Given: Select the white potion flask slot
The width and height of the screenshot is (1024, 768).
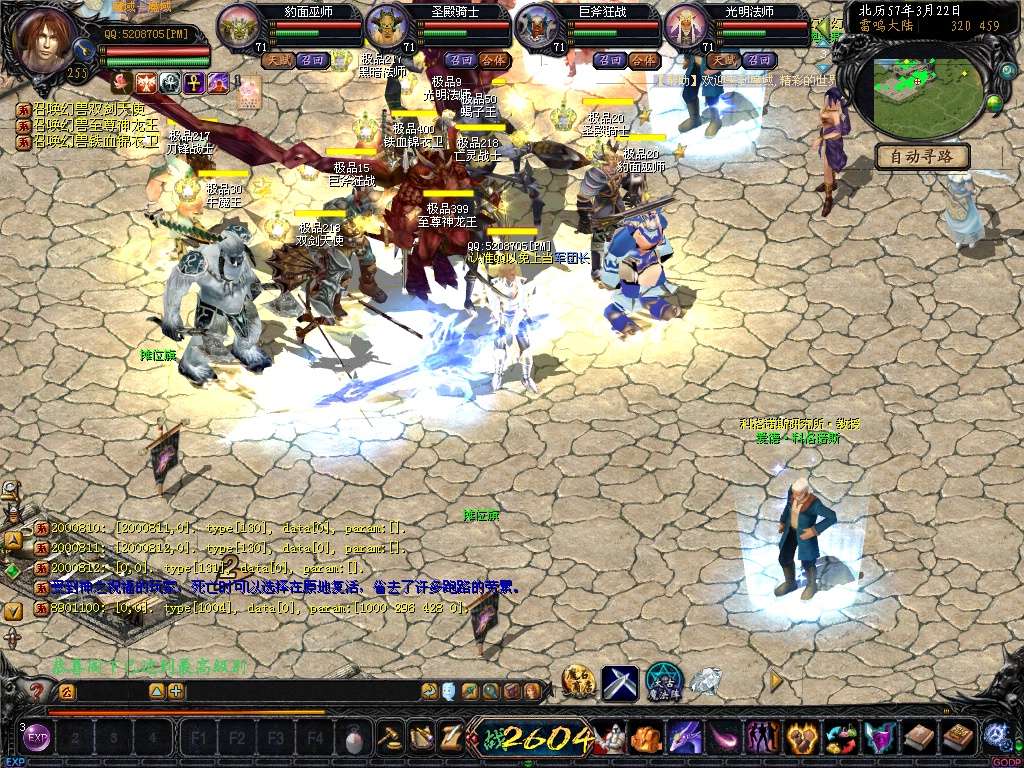Looking at the screenshot, I should coord(353,739).
